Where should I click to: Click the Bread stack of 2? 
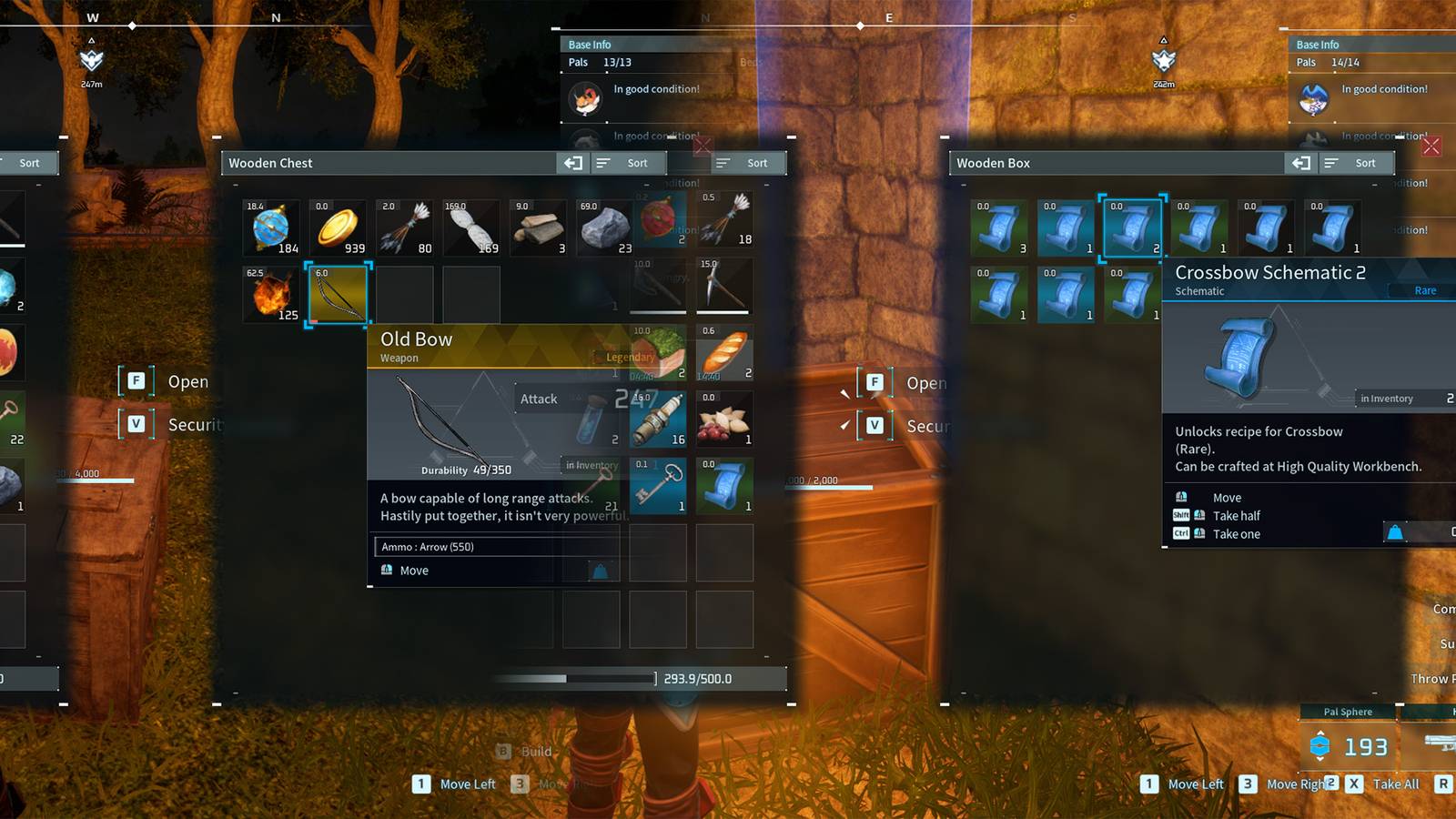(724, 352)
